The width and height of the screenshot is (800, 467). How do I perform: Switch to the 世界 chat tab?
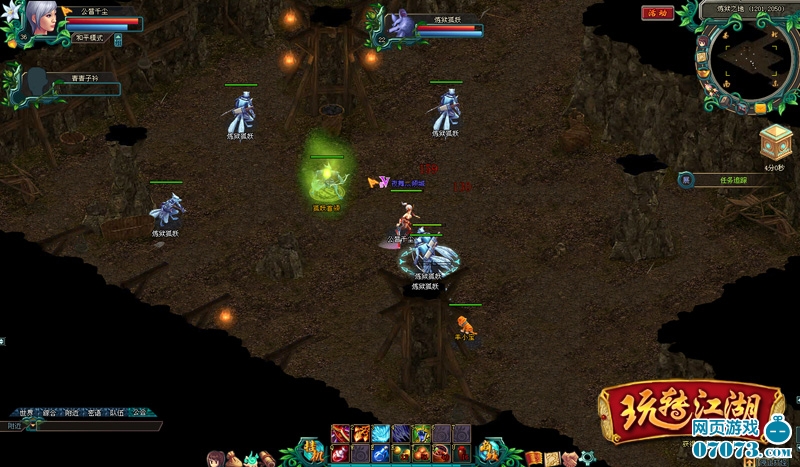click(27, 412)
